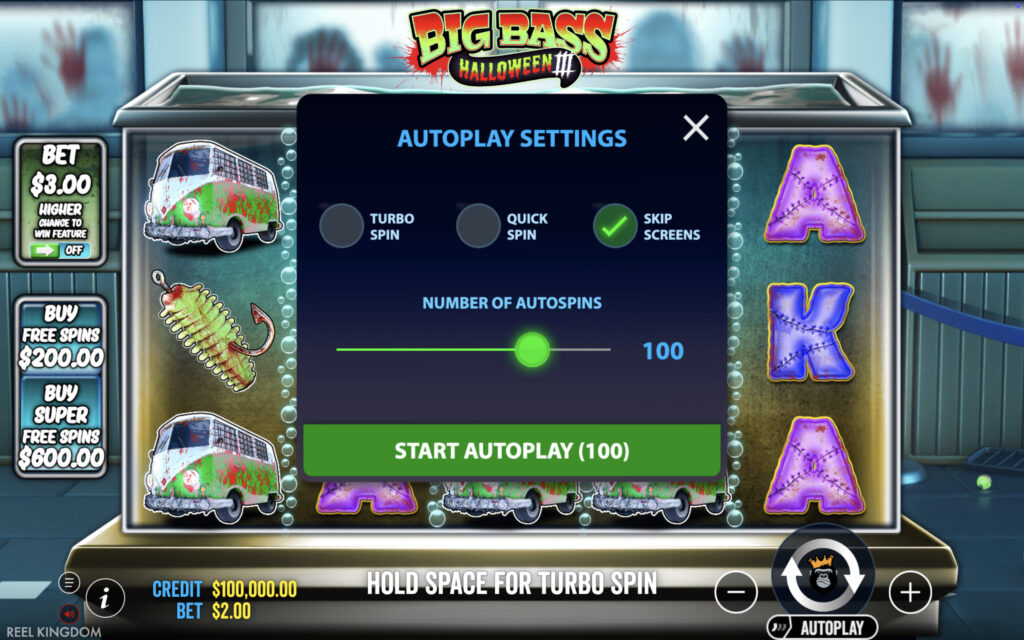
Task: Spin the reels with the round spin button
Action: pos(822,576)
